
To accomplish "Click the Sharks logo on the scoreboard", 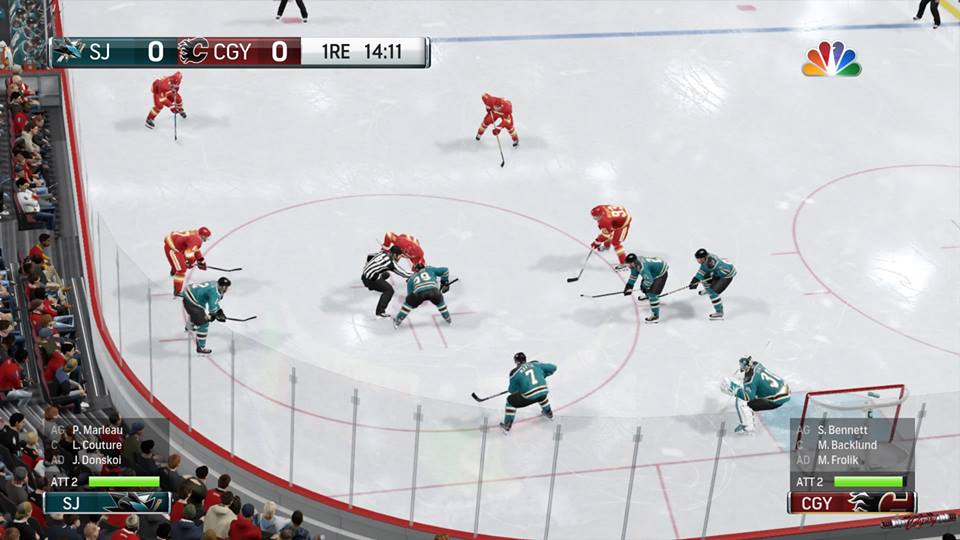I will [69, 51].
